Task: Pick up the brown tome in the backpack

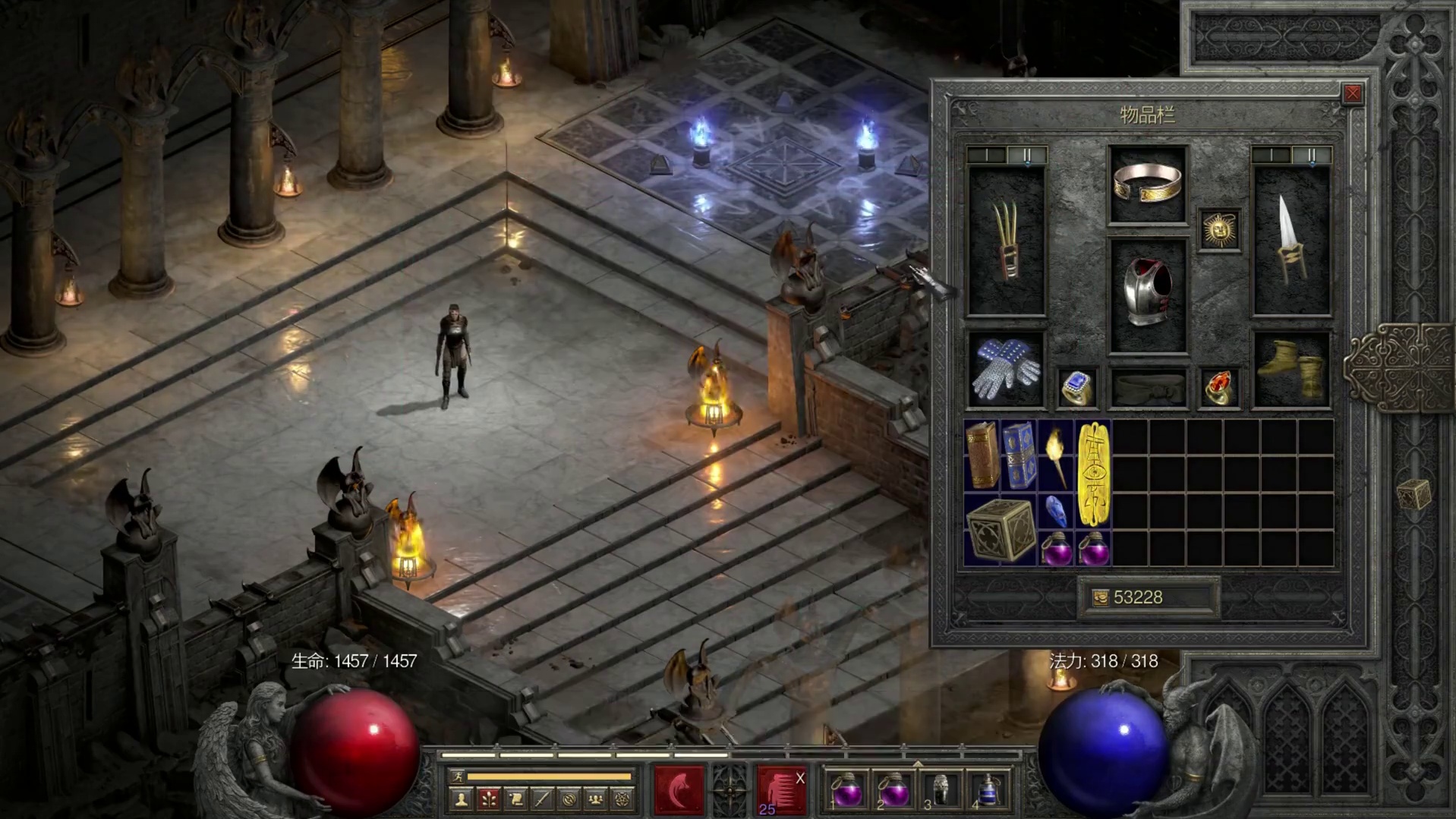Action: pyautogui.click(x=982, y=456)
